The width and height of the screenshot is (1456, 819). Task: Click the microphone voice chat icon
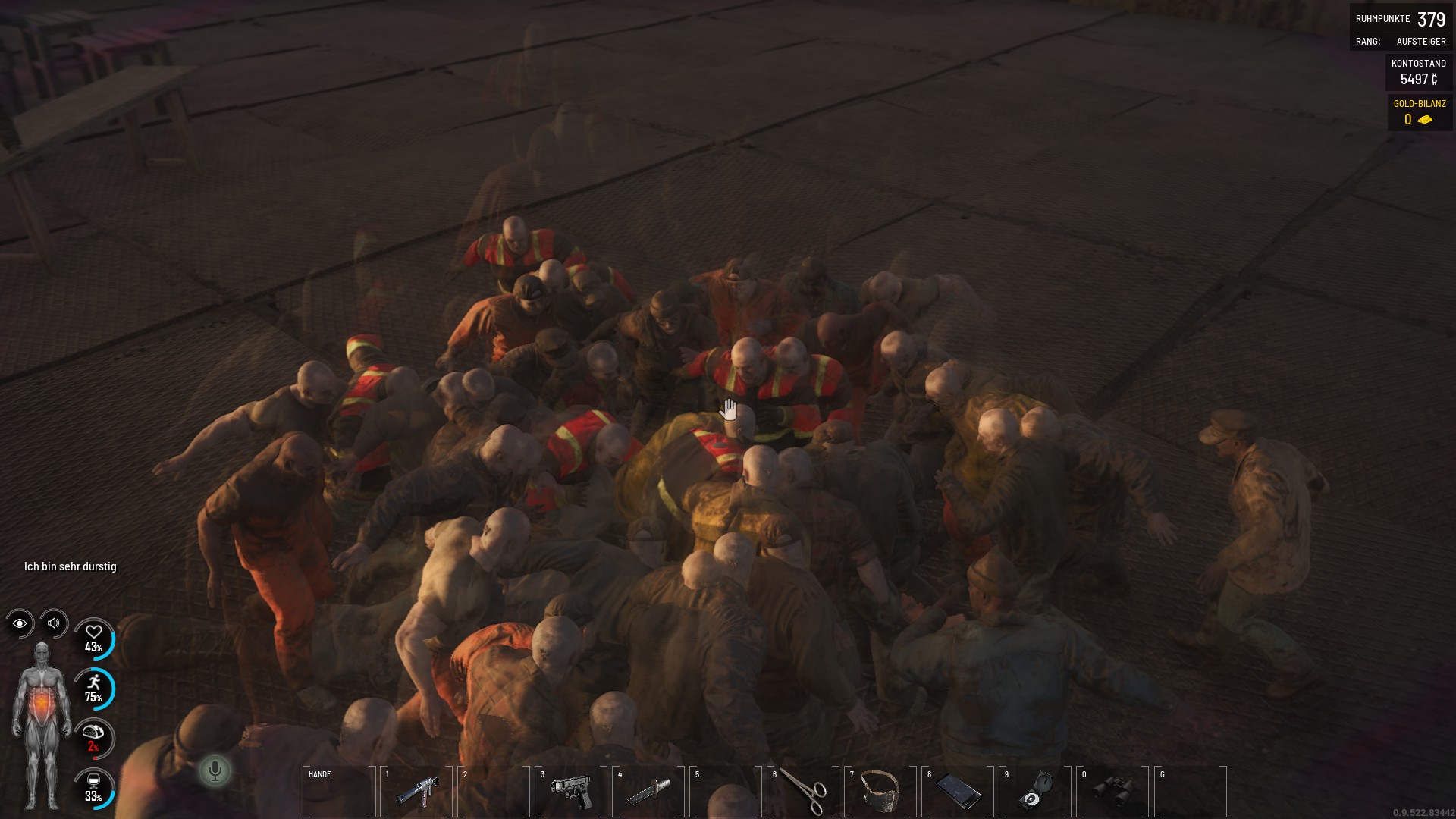(215, 771)
